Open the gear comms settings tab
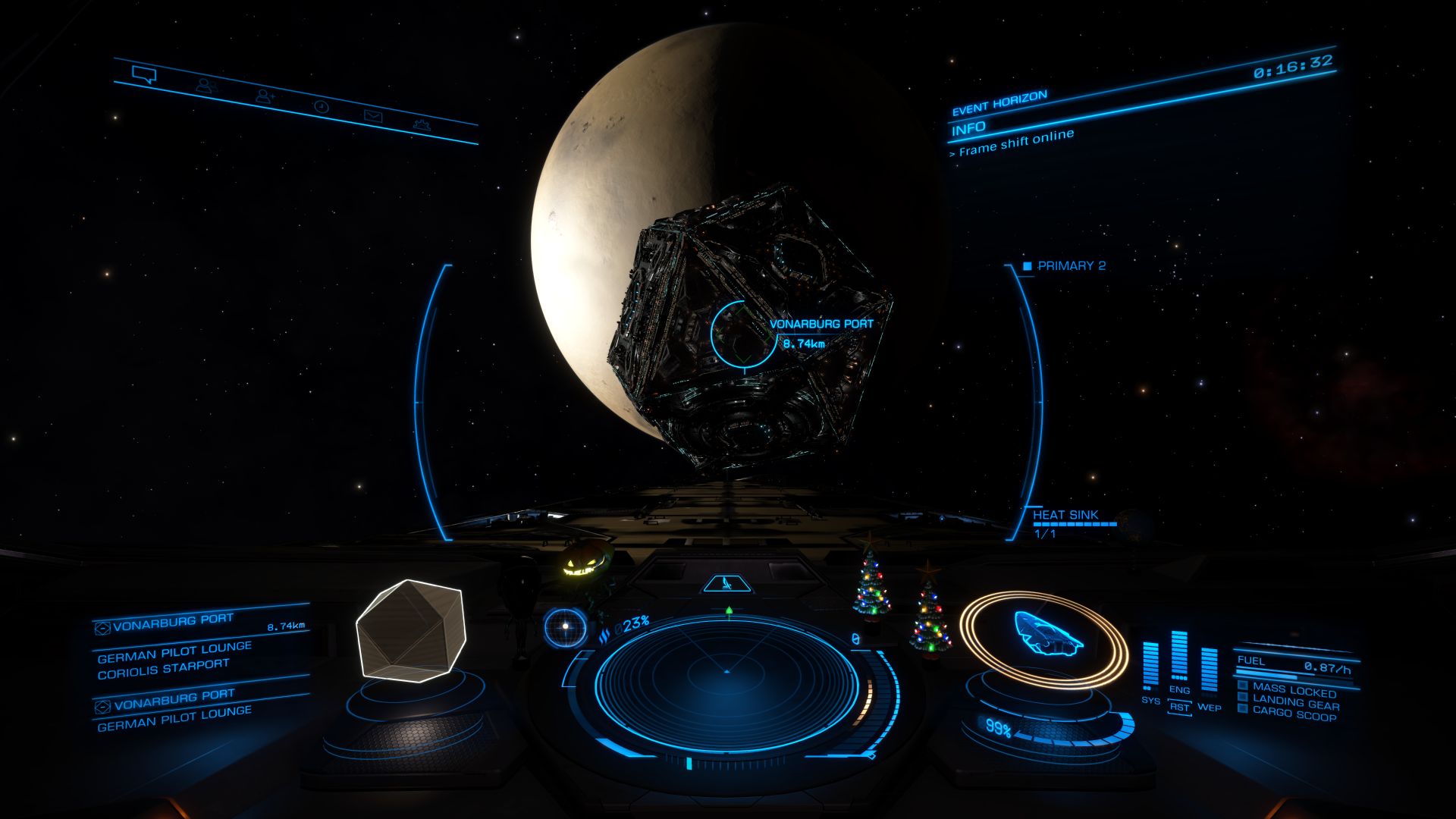 [x=422, y=125]
